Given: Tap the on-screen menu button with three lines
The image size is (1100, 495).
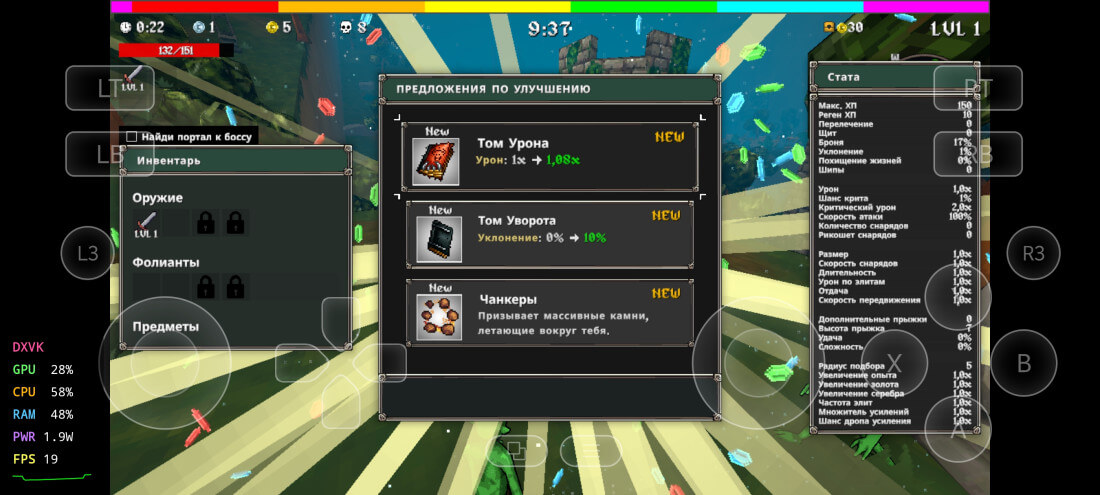Looking at the screenshot, I should [590, 451].
